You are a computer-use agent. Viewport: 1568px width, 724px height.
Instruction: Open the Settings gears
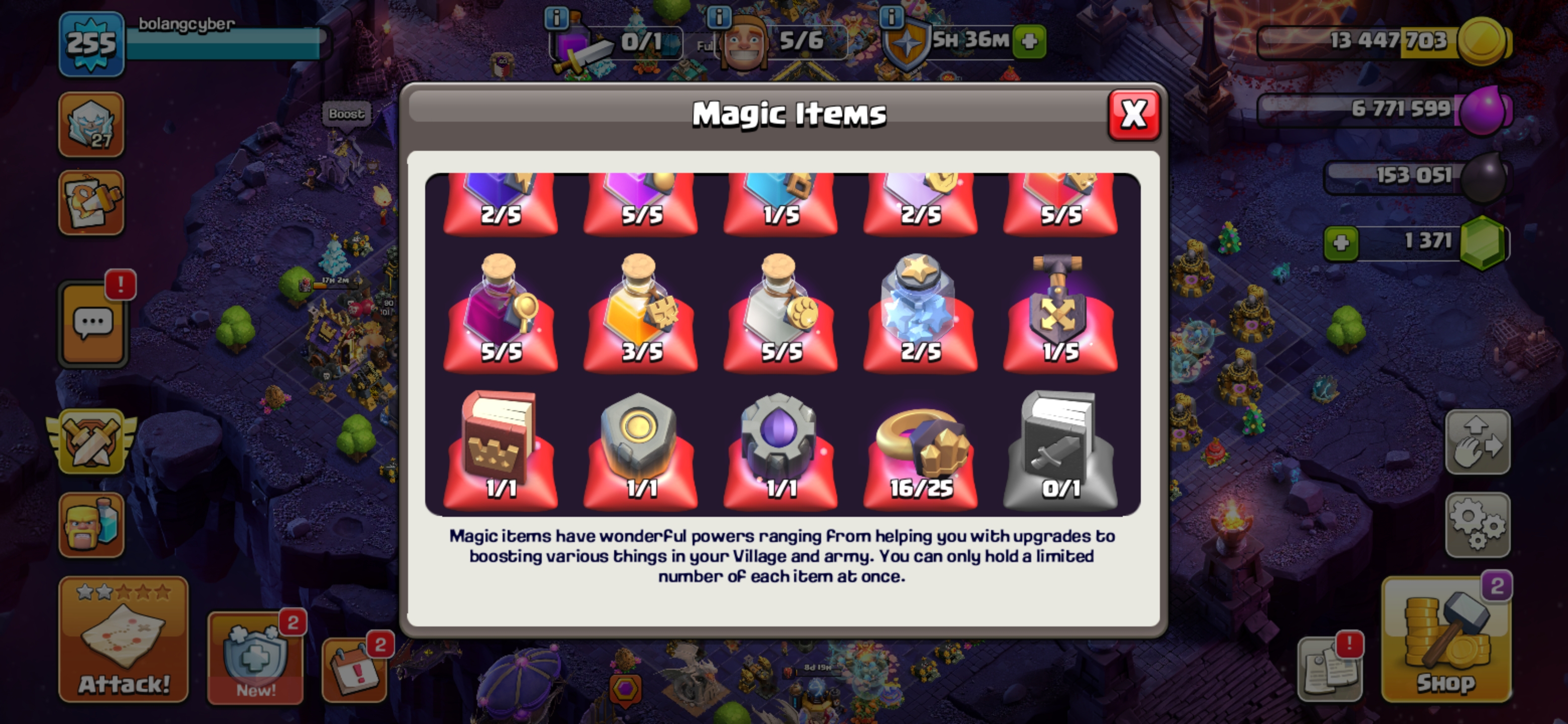(x=1478, y=524)
